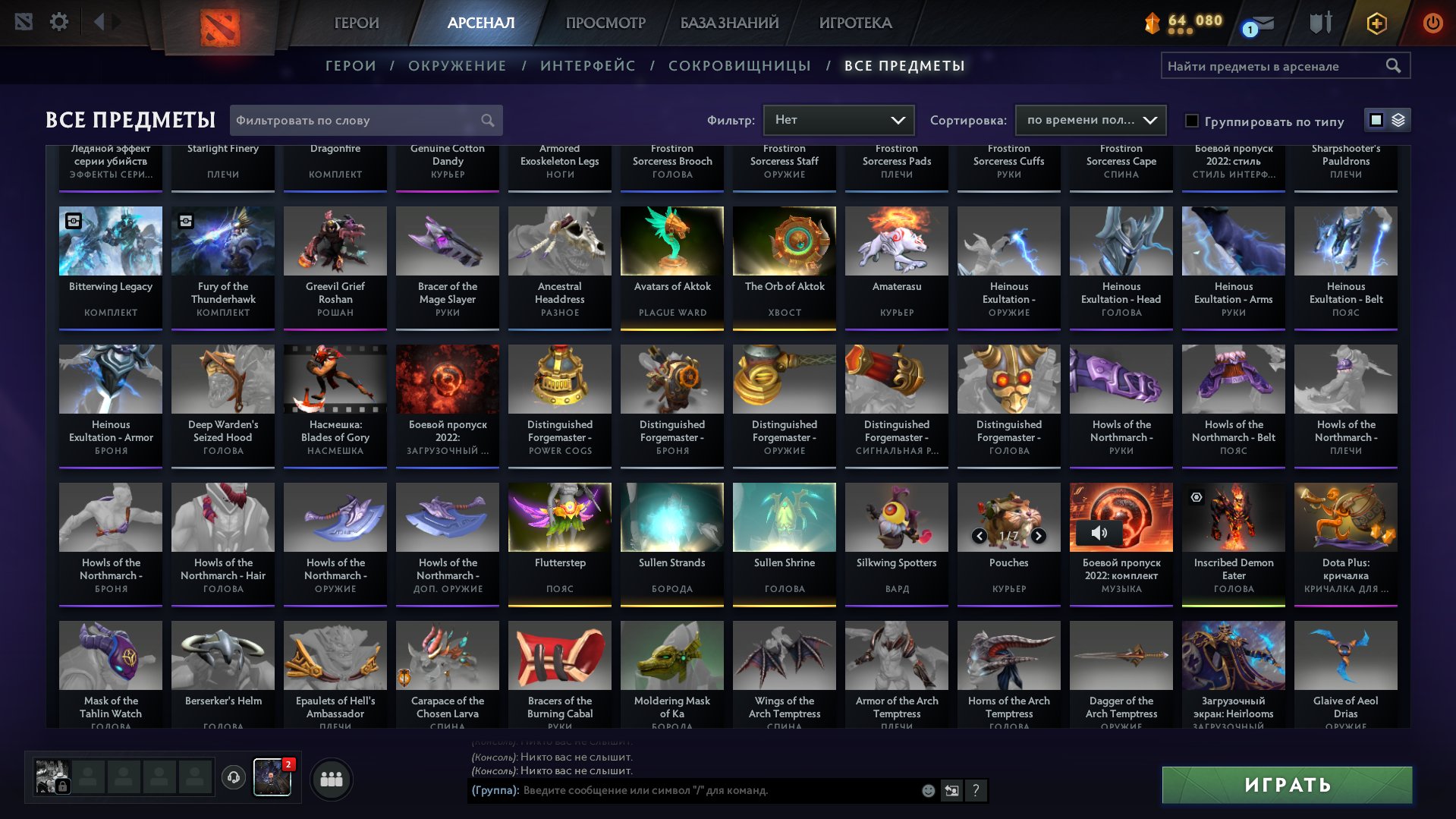This screenshot has width=1456, height=819.
Task: Open the Dota 2 settings gear
Action: coord(59,21)
